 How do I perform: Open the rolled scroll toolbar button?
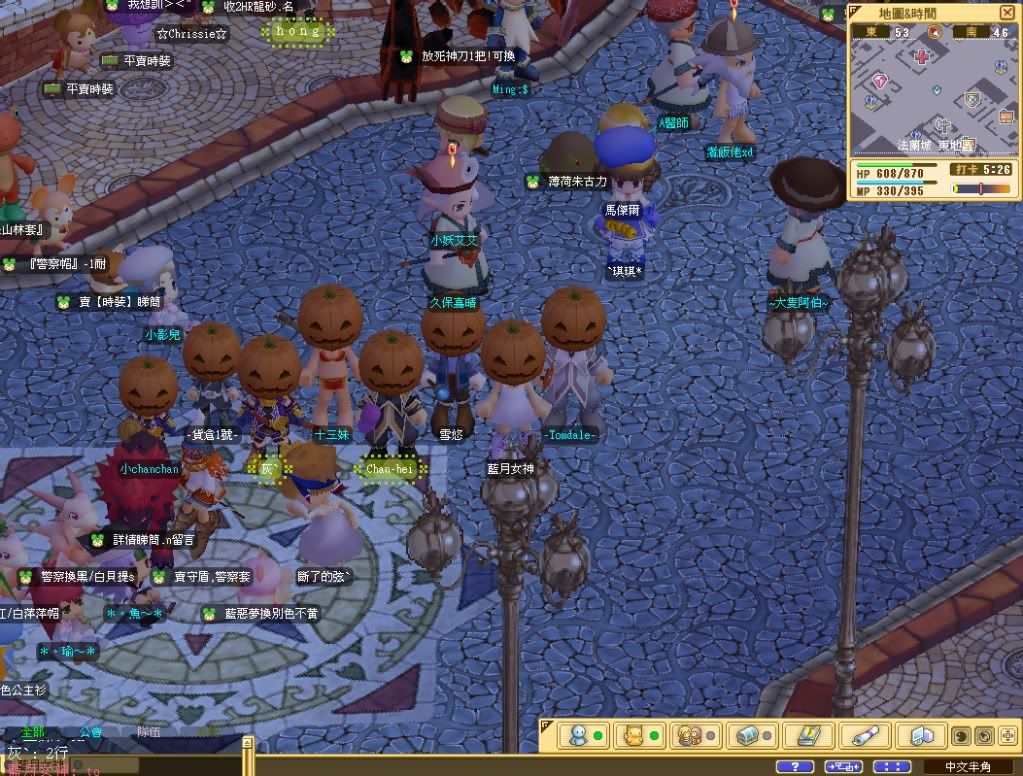pos(864,735)
